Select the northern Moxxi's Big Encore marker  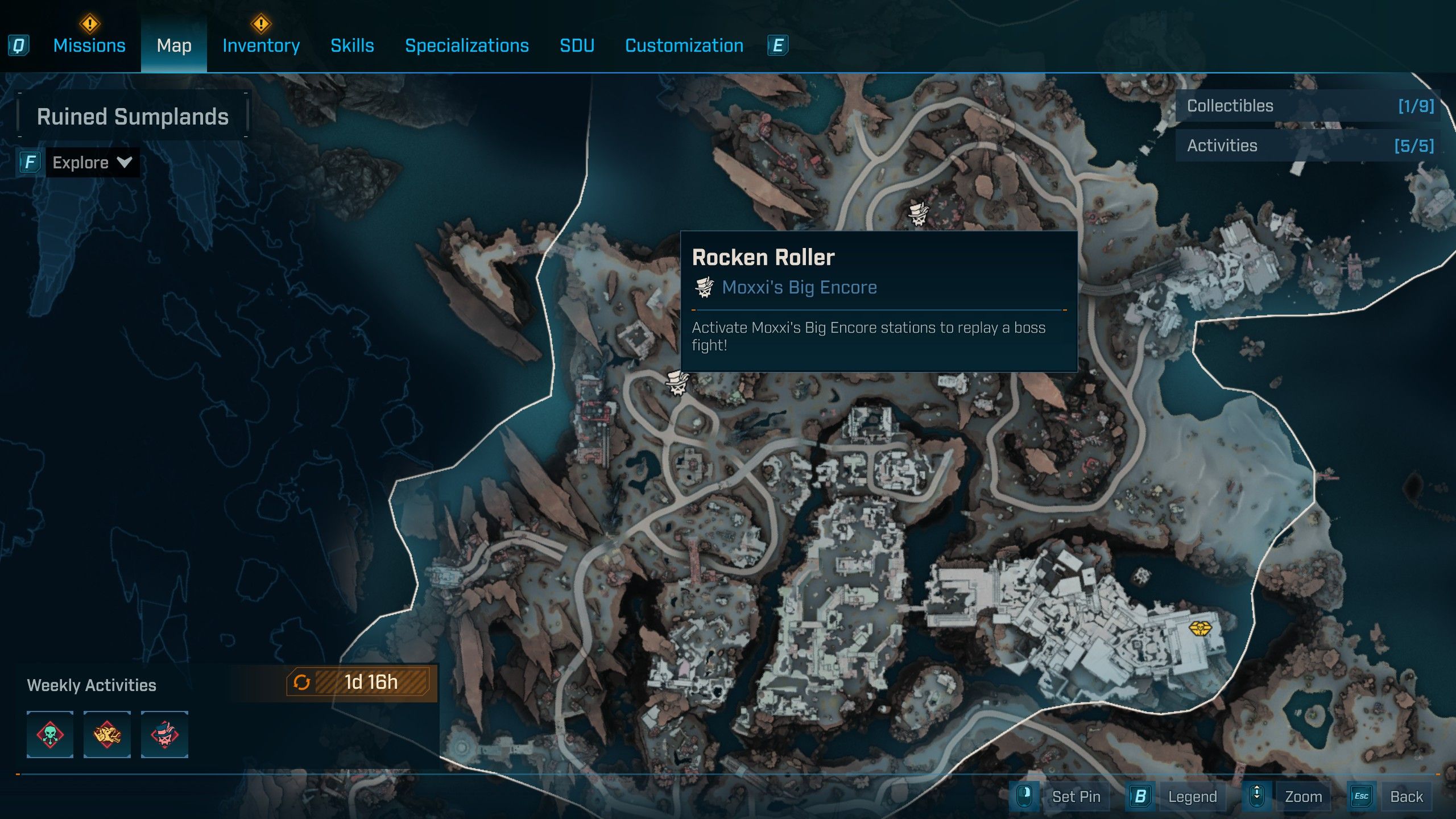pyautogui.click(x=918, y=213)
